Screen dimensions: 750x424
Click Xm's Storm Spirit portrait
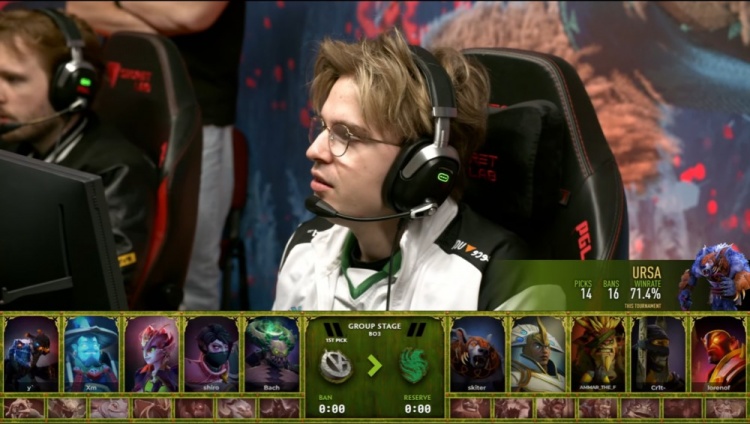click(91, 353)
